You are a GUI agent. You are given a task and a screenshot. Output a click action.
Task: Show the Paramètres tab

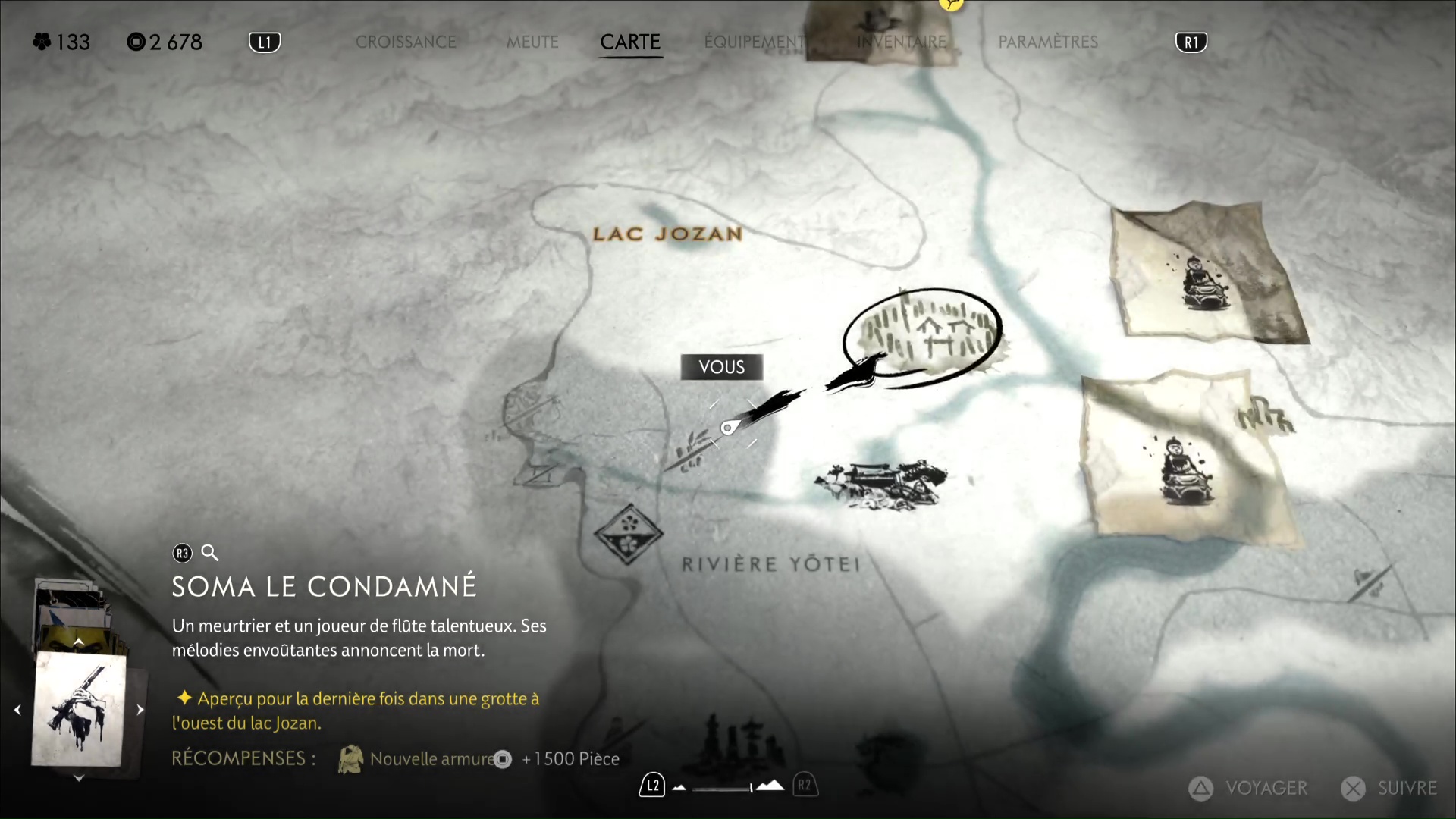coord(1048,42)
